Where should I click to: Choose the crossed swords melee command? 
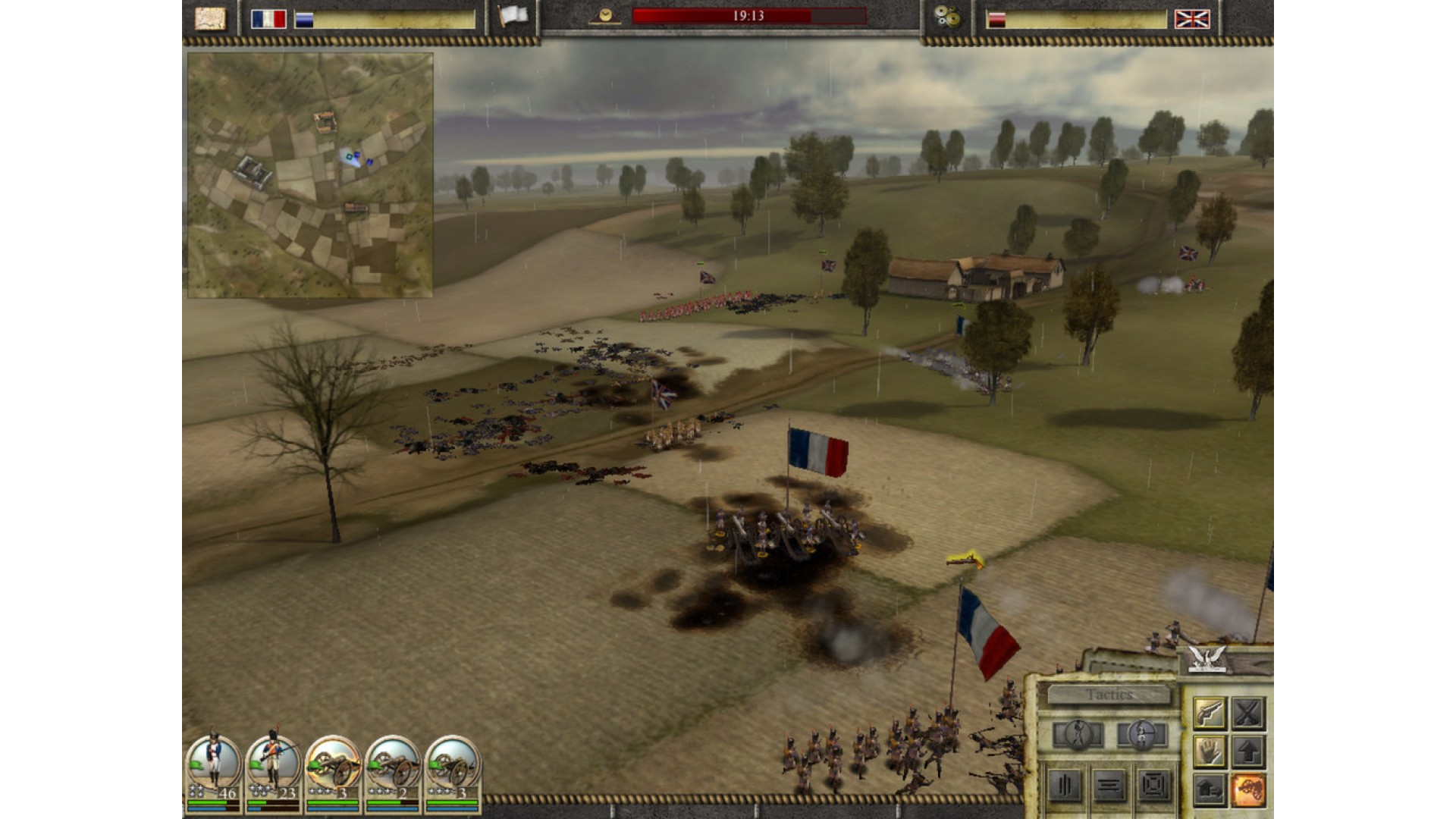pyautogui.click(x=1247, y=713)
